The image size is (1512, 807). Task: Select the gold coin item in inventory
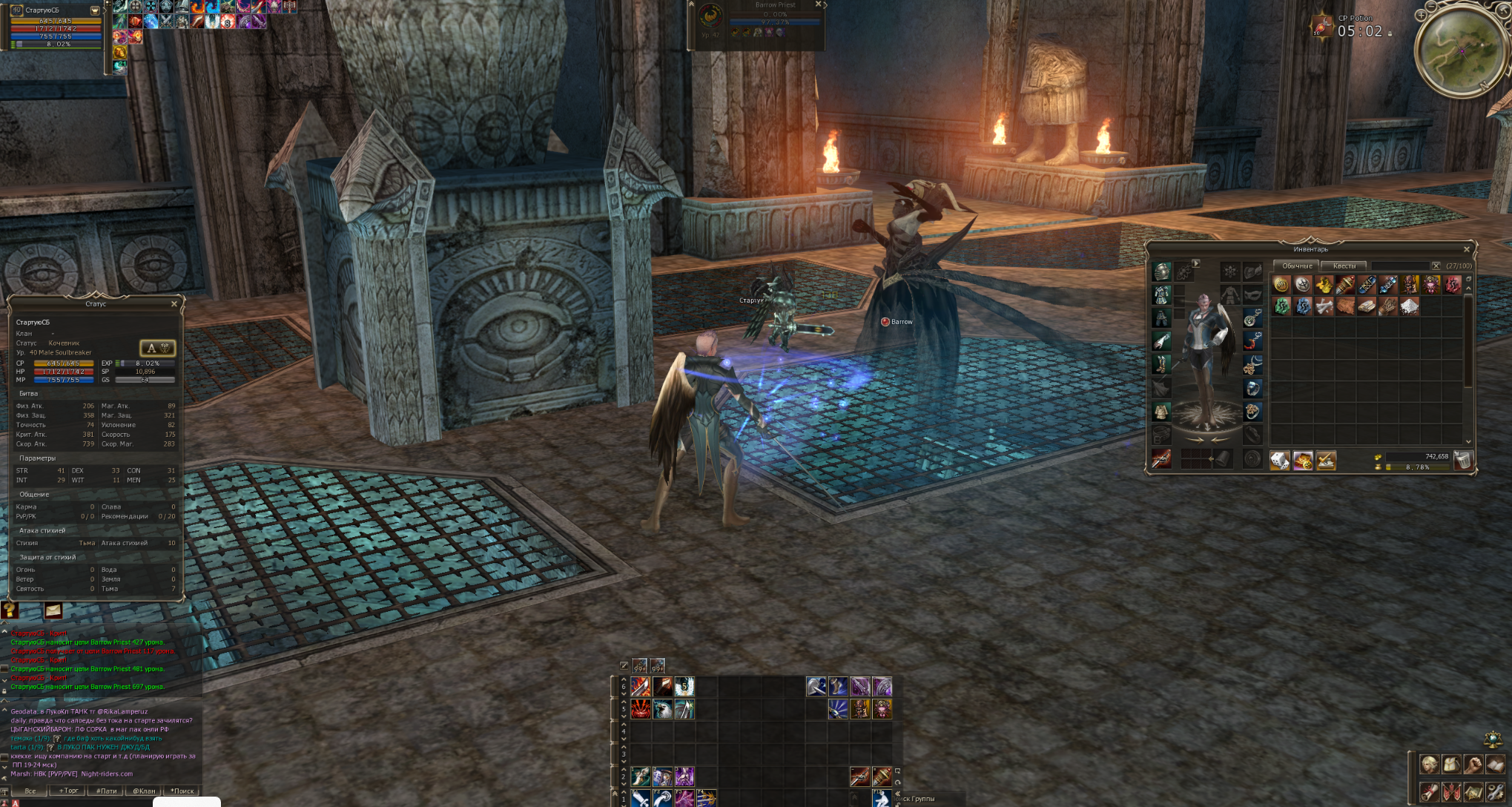pyautogui.click(x=1281, y=285)
